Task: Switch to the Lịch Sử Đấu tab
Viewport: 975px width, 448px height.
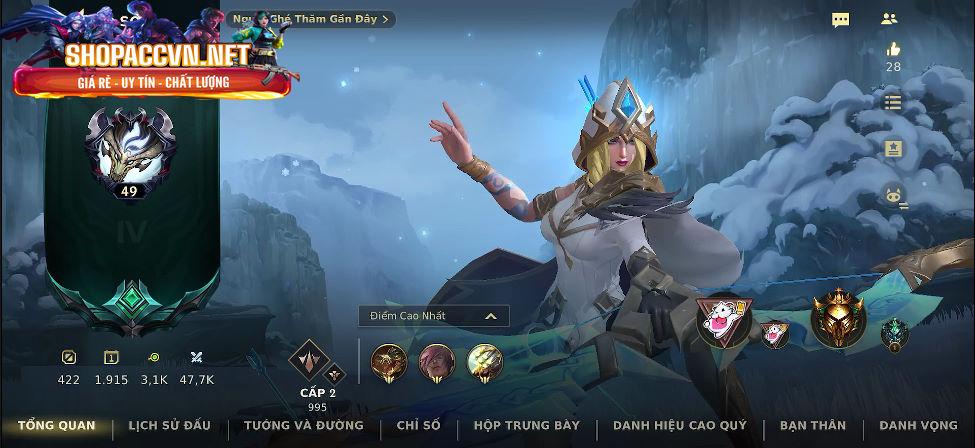Action: pyautogui.click(x=169, y=426)
